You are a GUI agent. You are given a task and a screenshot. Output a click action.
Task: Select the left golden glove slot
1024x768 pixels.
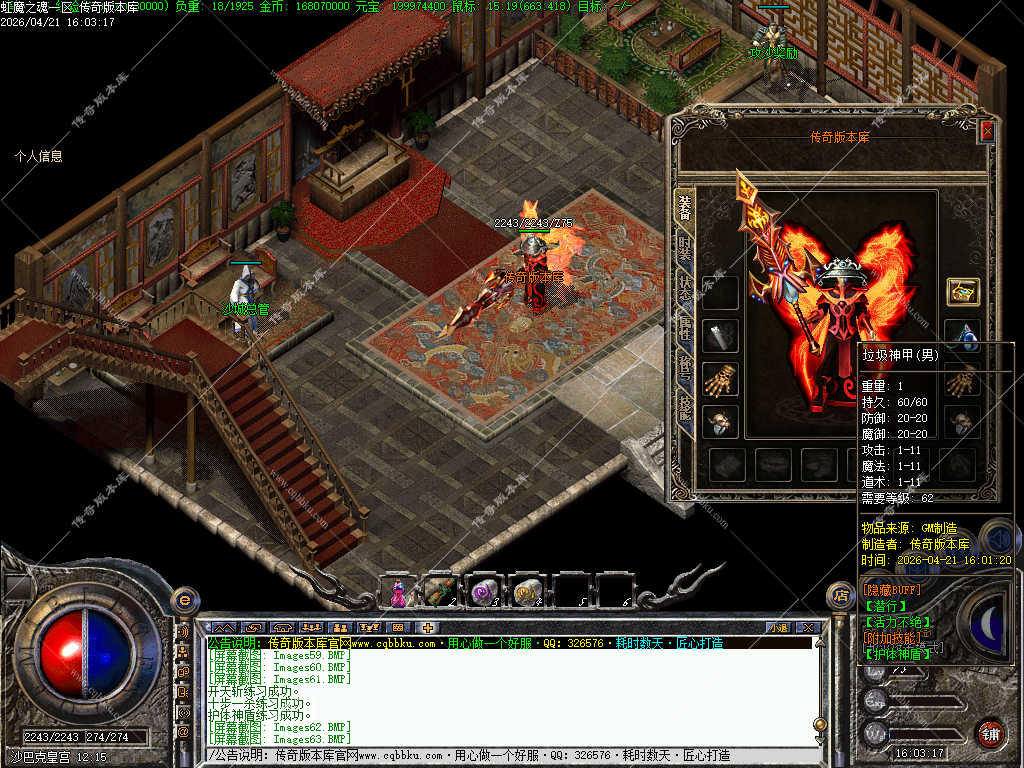(720, 379)
